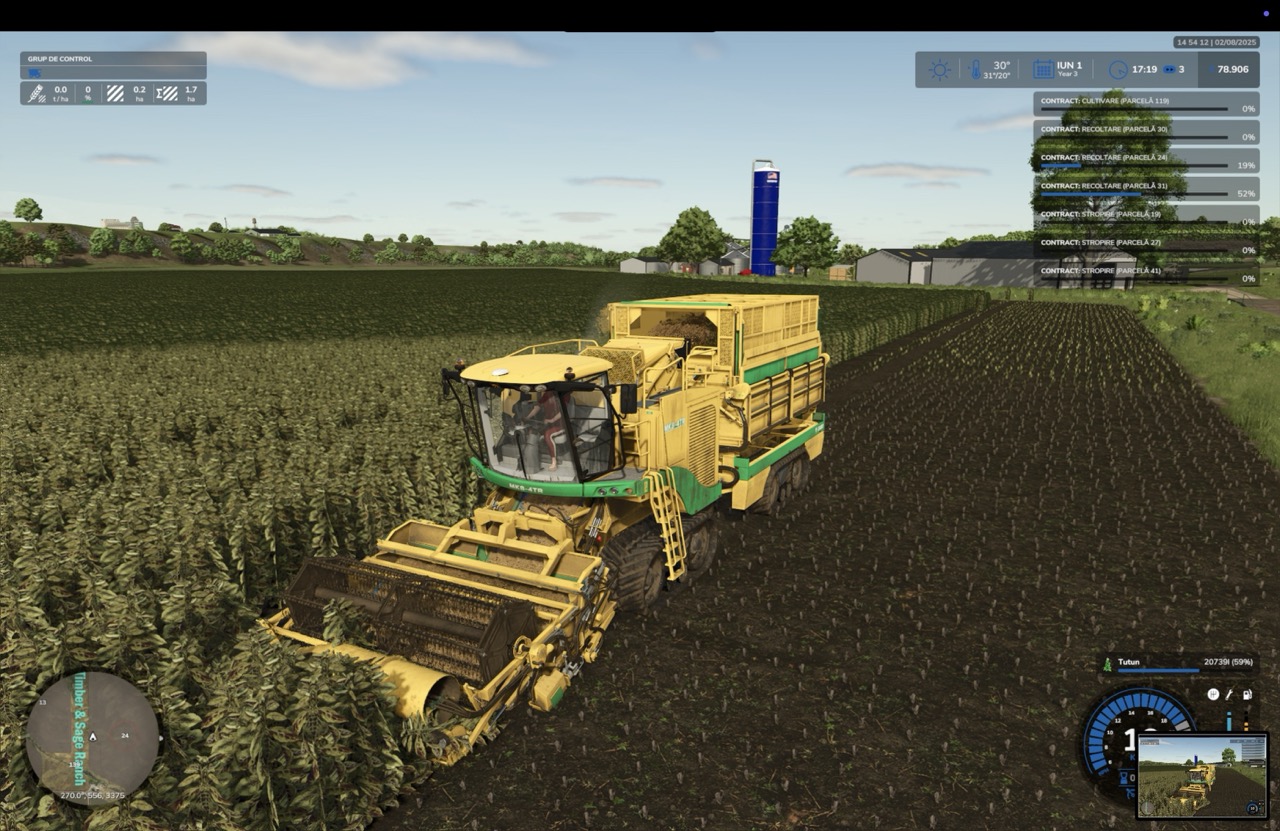Select the thermometer temperature icon
The image size is (1280, 831).
[975, 69]
